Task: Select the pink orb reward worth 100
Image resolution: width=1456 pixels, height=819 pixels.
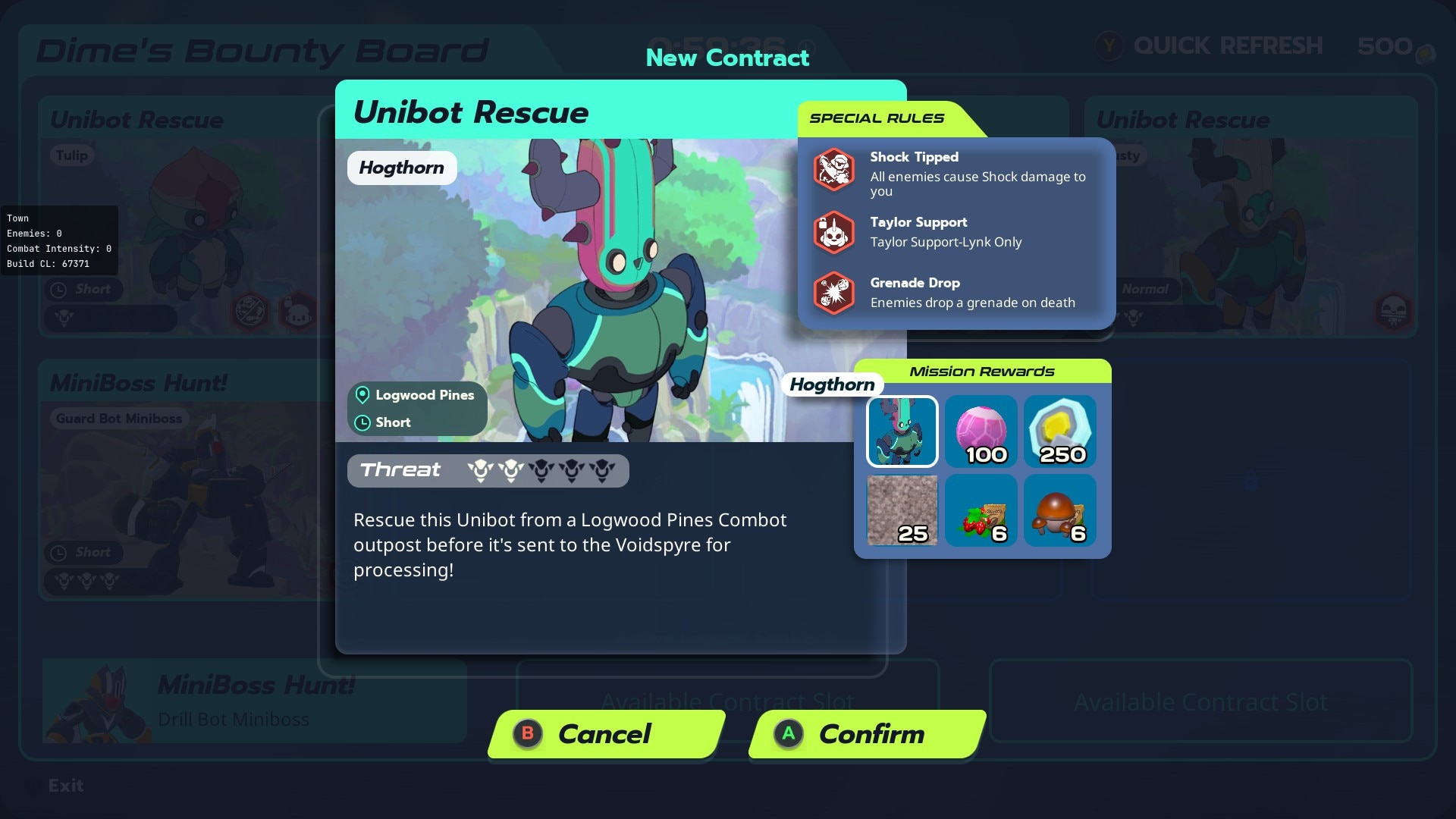Action: tap(981, 431)
